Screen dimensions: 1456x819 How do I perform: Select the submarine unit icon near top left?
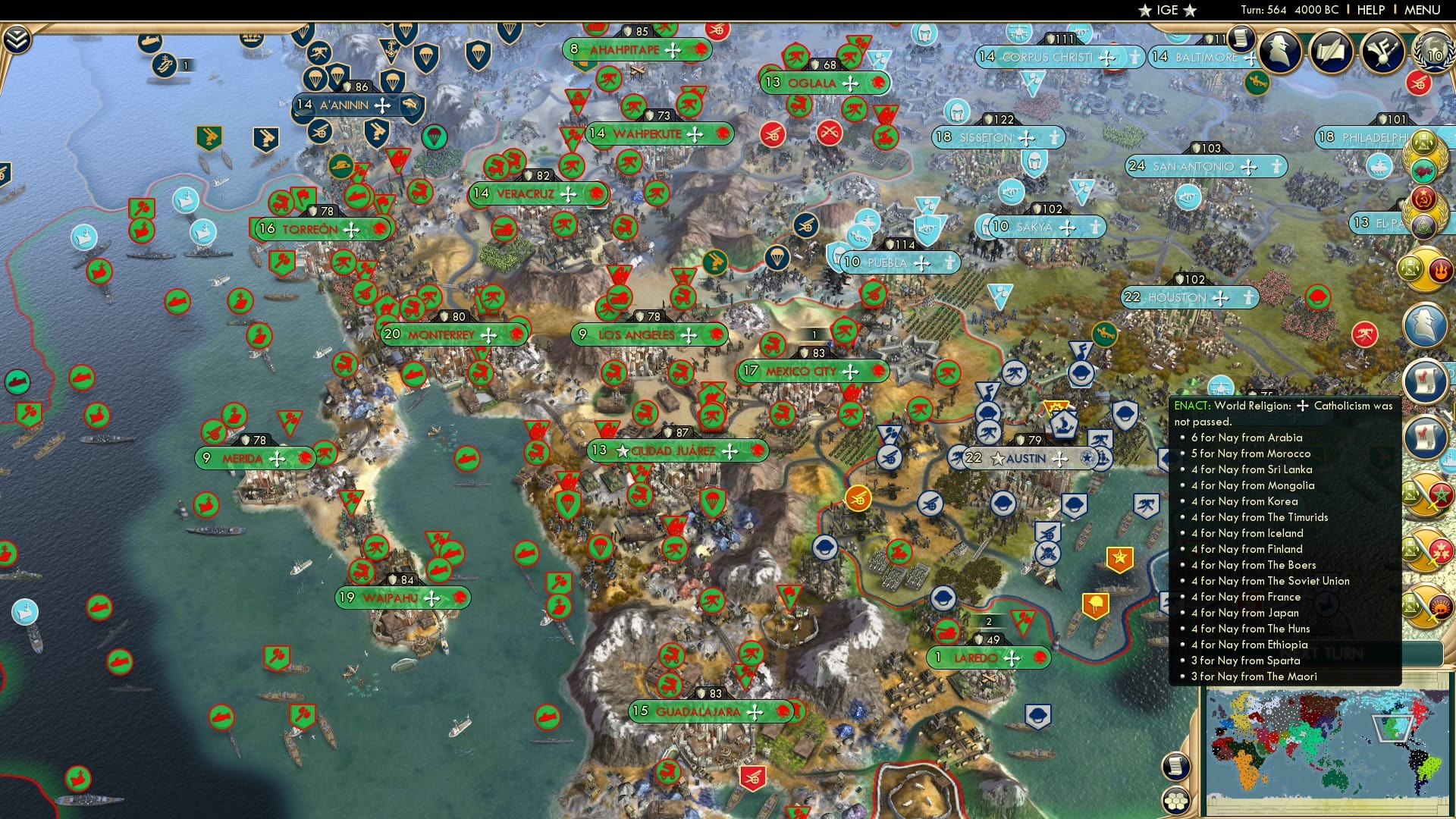point(149,42)
